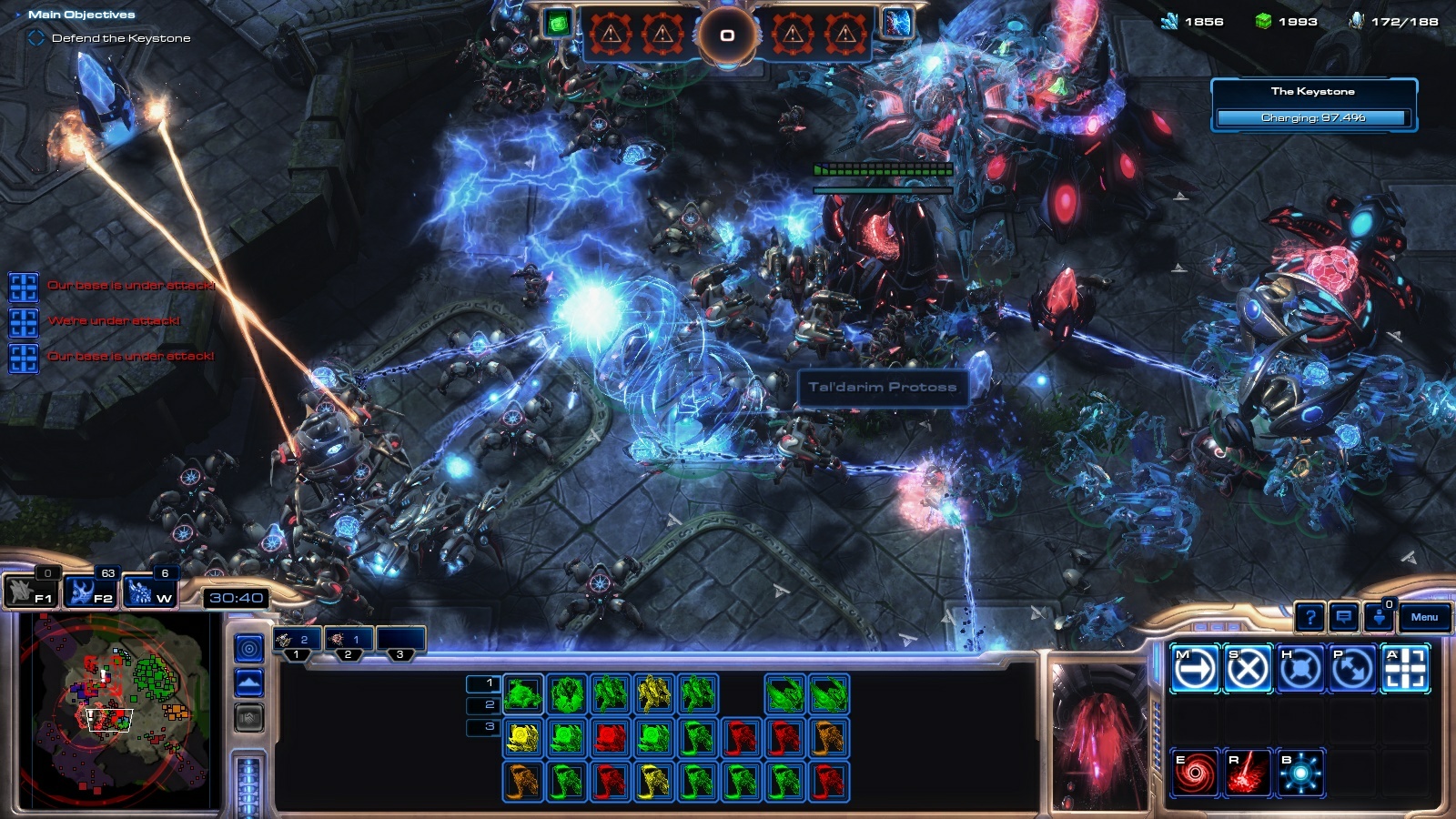Screen dimensions: 1456x819
Task: Select the Hold Position command
Action: pyautogui.click(x=1299, y=670)
